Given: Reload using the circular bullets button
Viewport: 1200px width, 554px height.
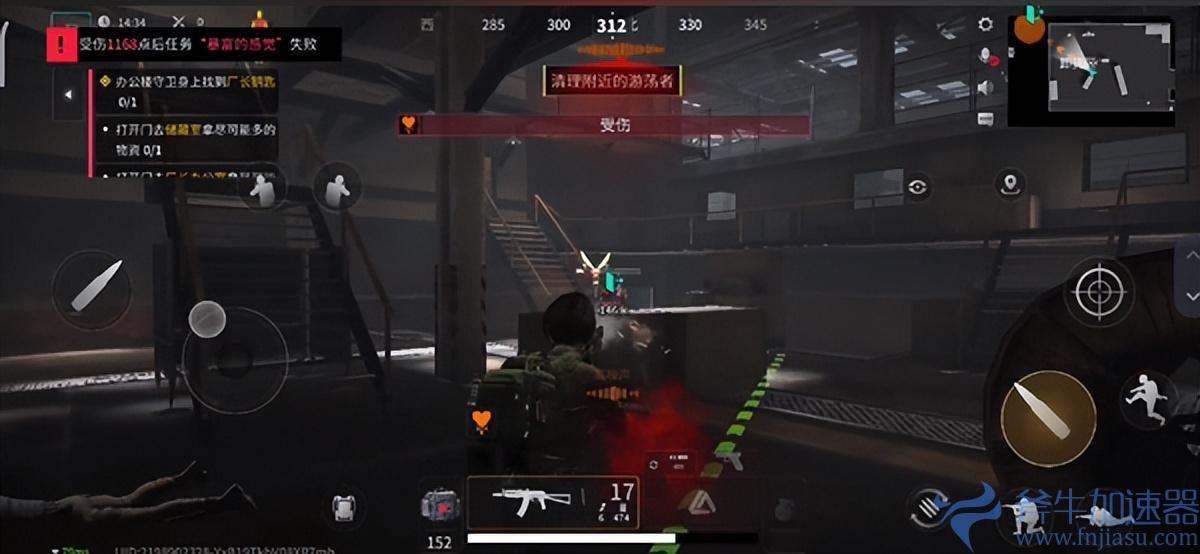Looking at the screenshot, I should 932,508.
